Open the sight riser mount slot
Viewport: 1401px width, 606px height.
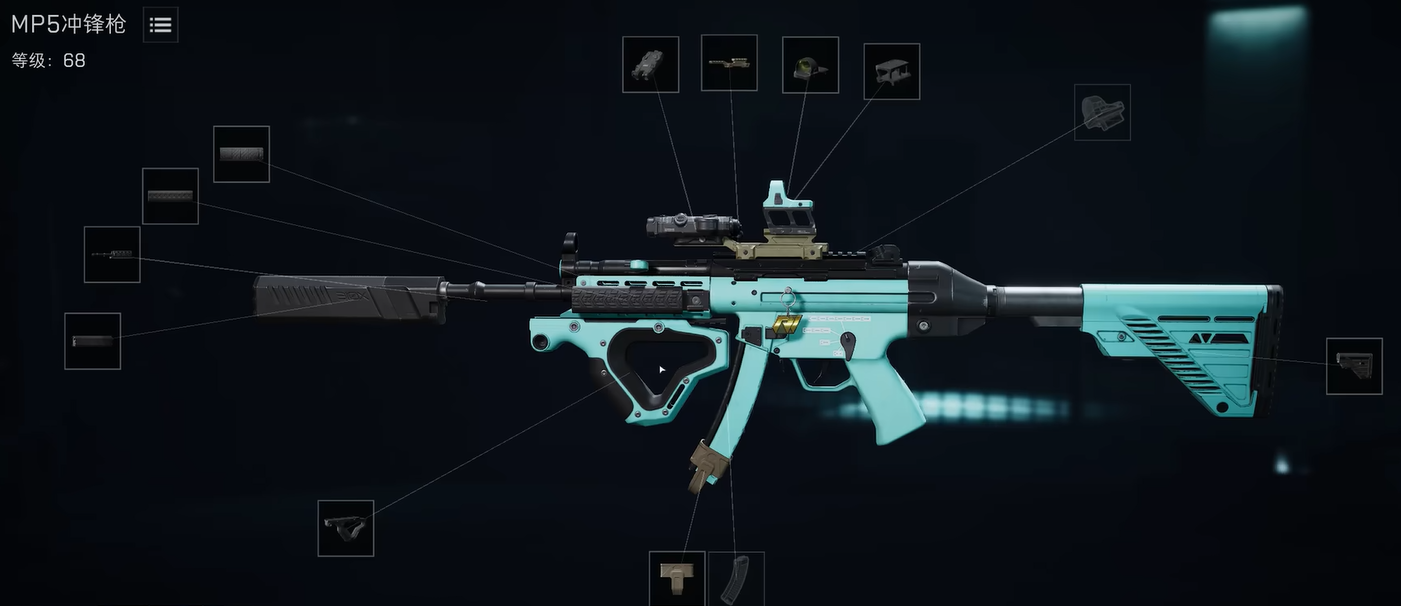[x=891, y=71]
